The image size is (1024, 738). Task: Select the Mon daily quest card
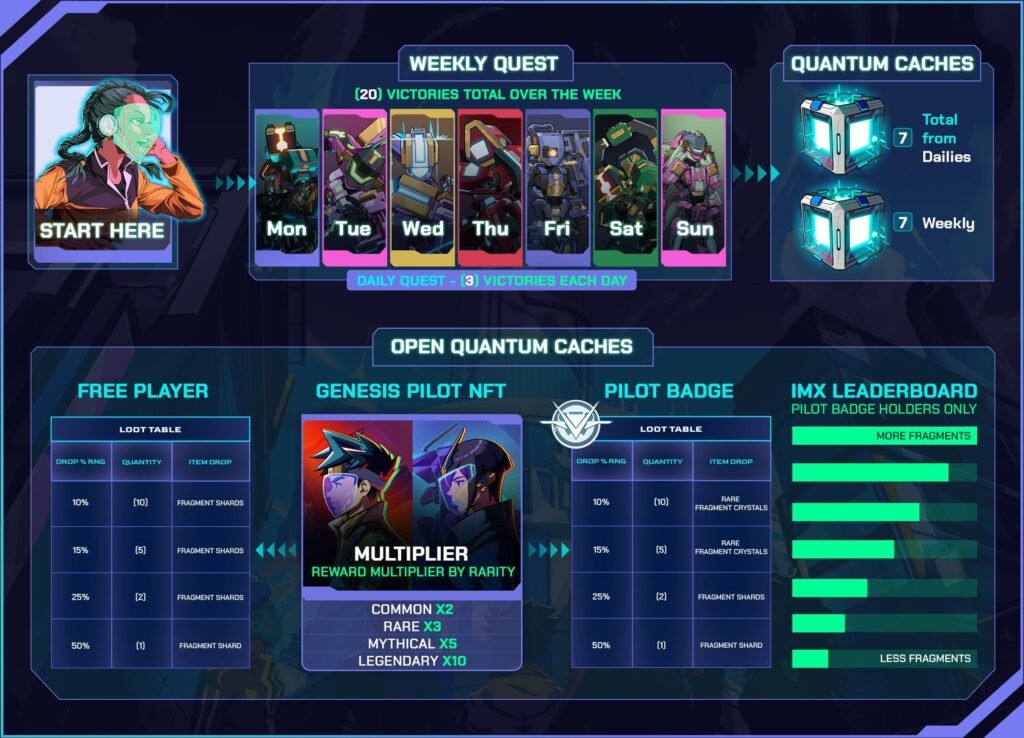tap(287, 188)
